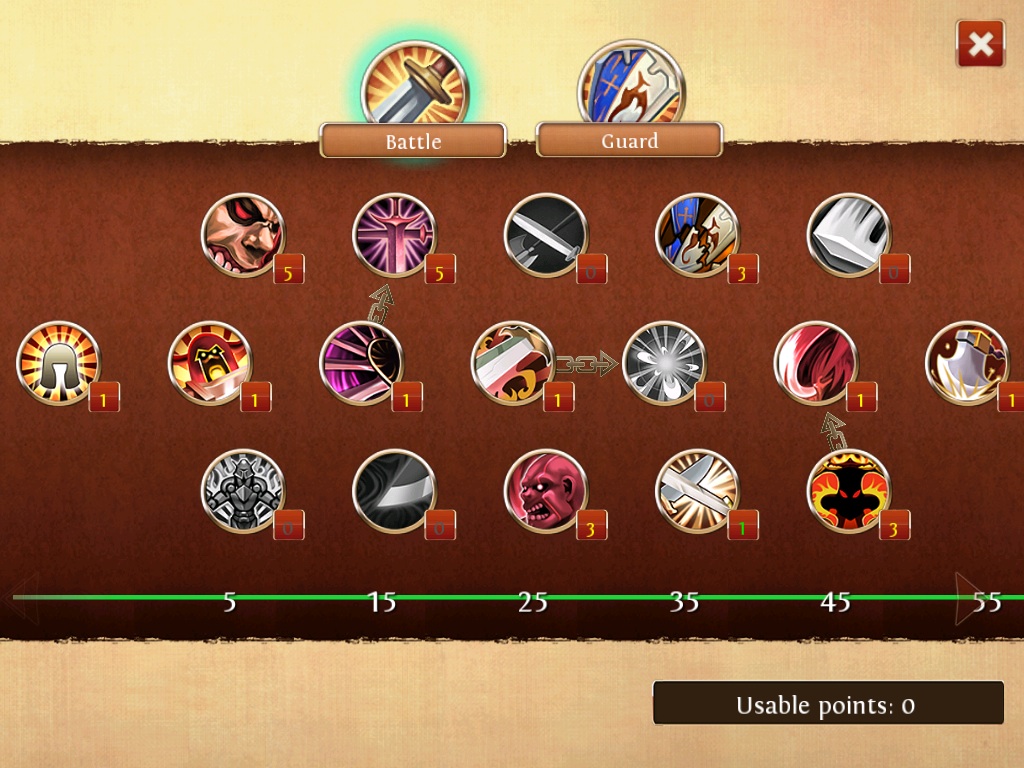Choose the red swirling claw skill
Image resolution: width=1024 pixels, height=768 pixels.
pyautogui.click(x=816, y=363)
